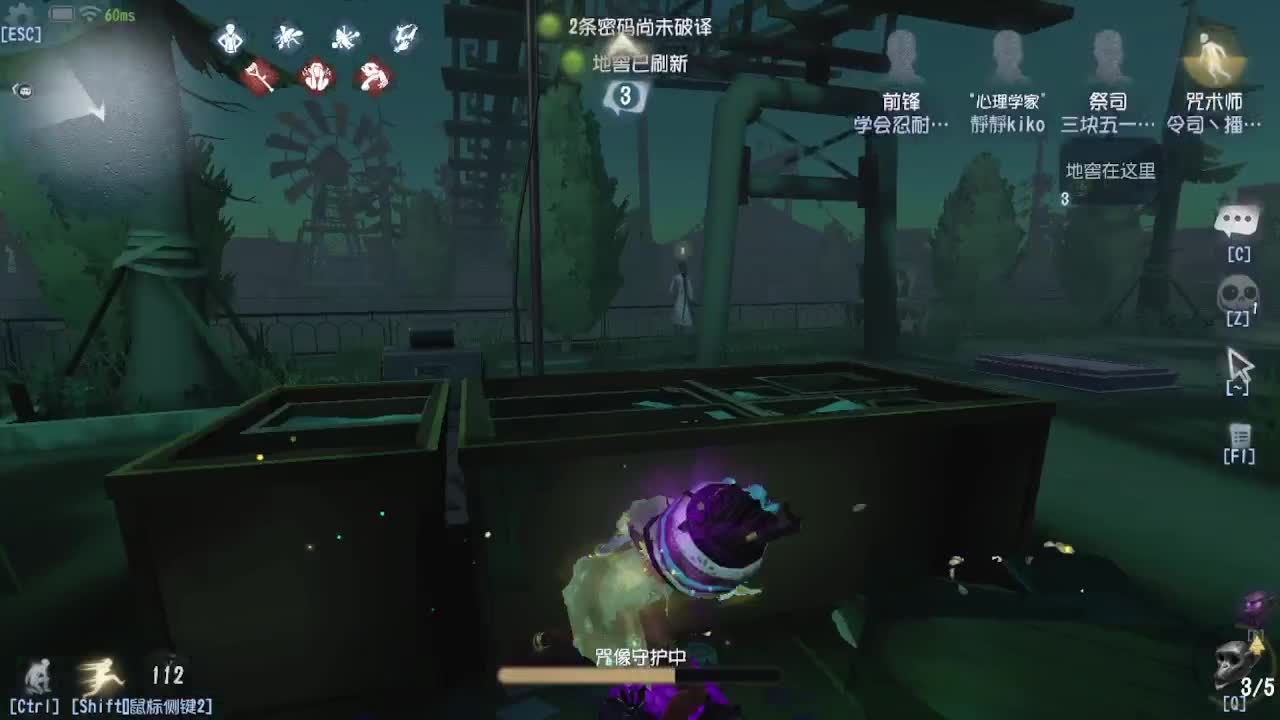Expand the message bubble showing number 3
1280x720 pixels.
tap(625, 96)
